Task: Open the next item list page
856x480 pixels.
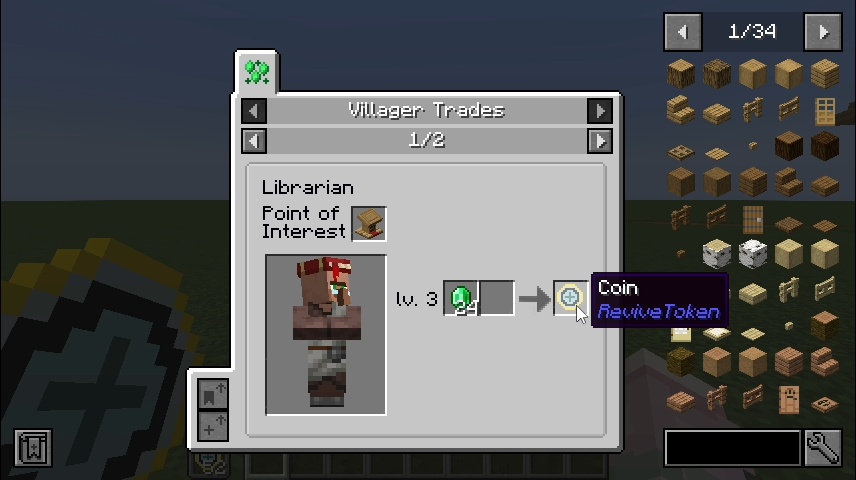Action: 823,32
